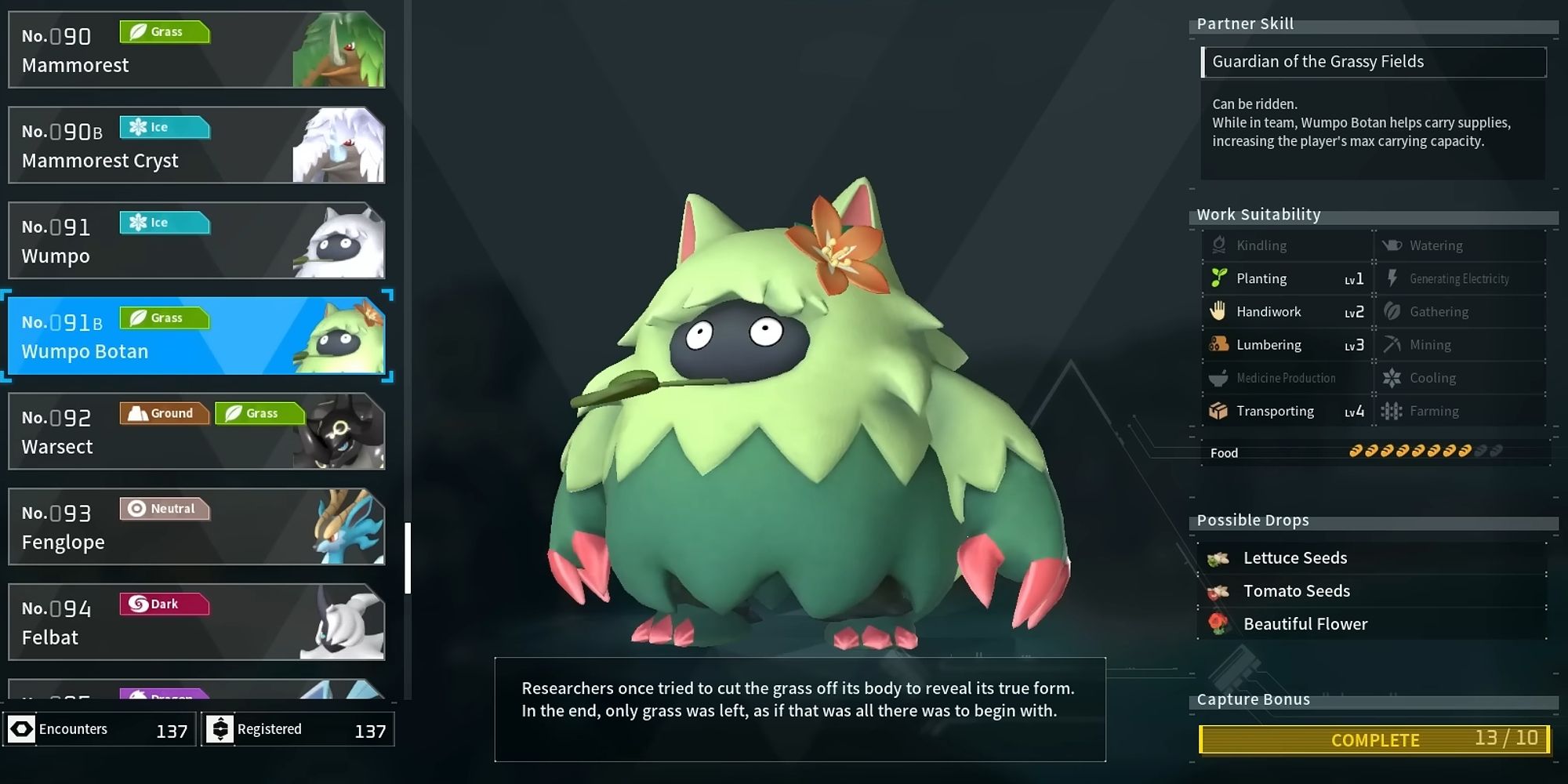Viewport: 1568px width, 784px height.
Task: Click the Transporting work suitability row
Action: coord(1287,411)
